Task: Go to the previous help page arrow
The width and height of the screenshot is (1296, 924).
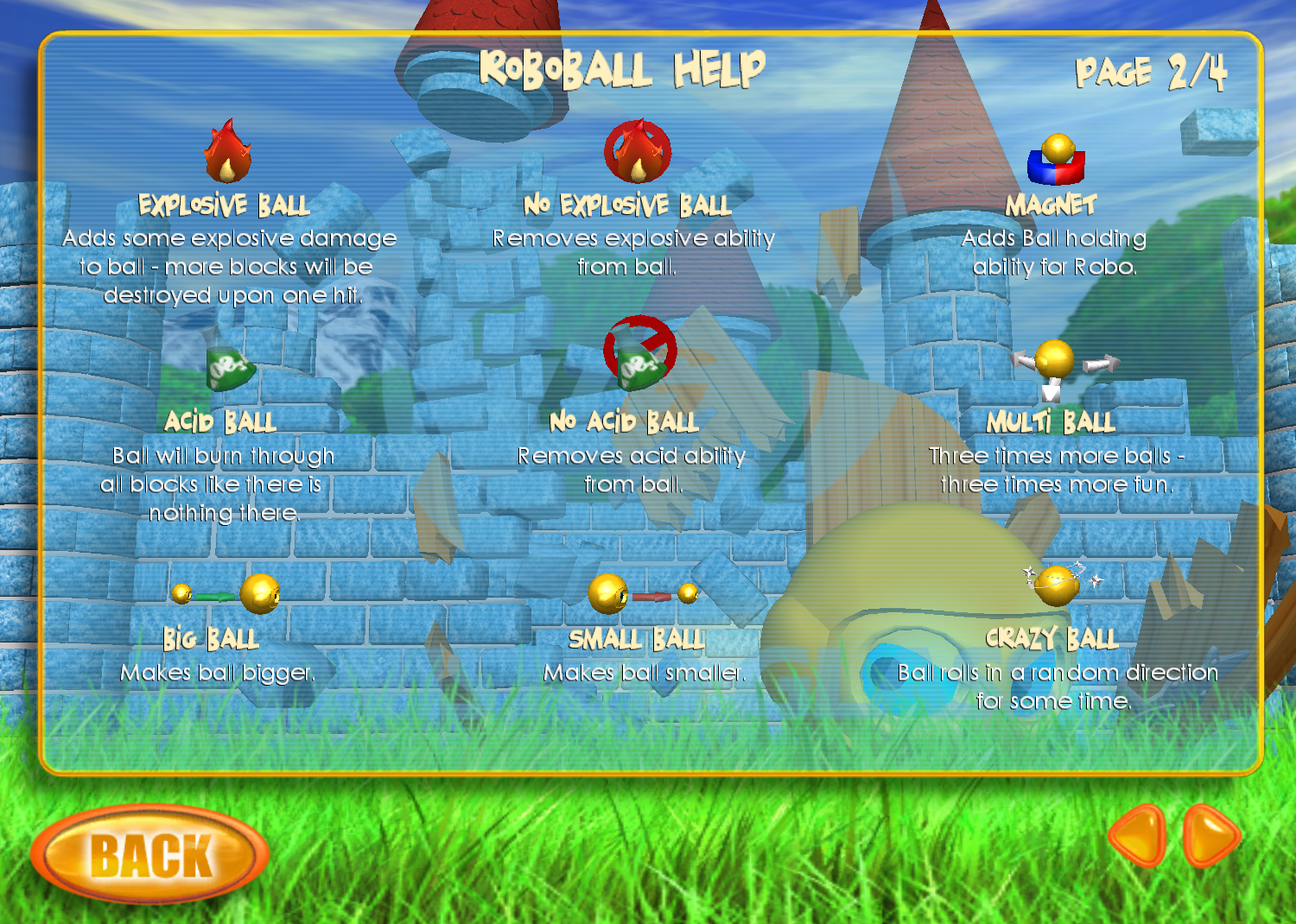Action: [1140, 835]
